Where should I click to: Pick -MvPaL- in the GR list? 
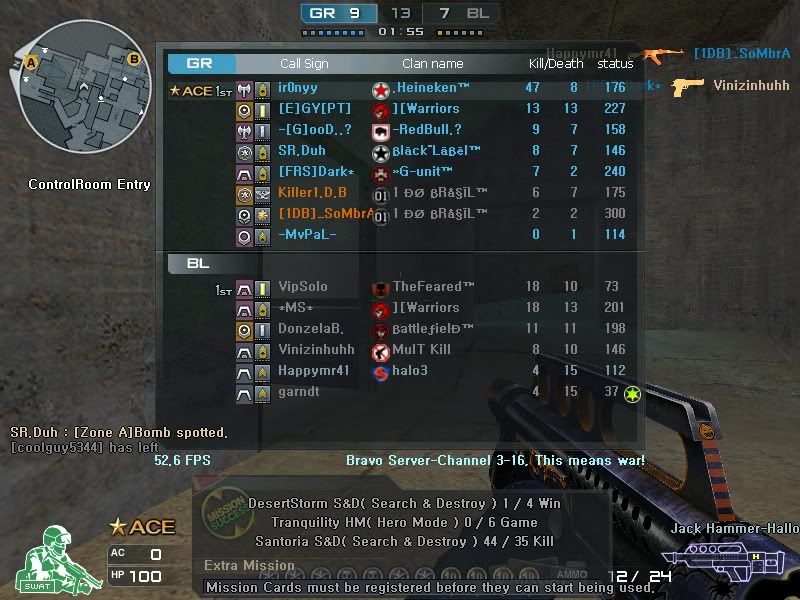(x=400, y=235)
